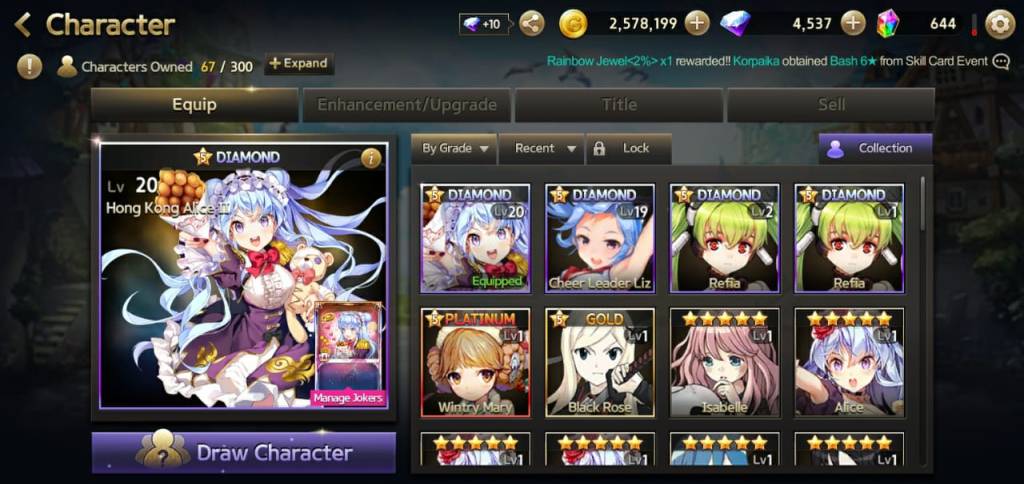
Task: Add more gold coins with the plus button
Action: (697, 24)
